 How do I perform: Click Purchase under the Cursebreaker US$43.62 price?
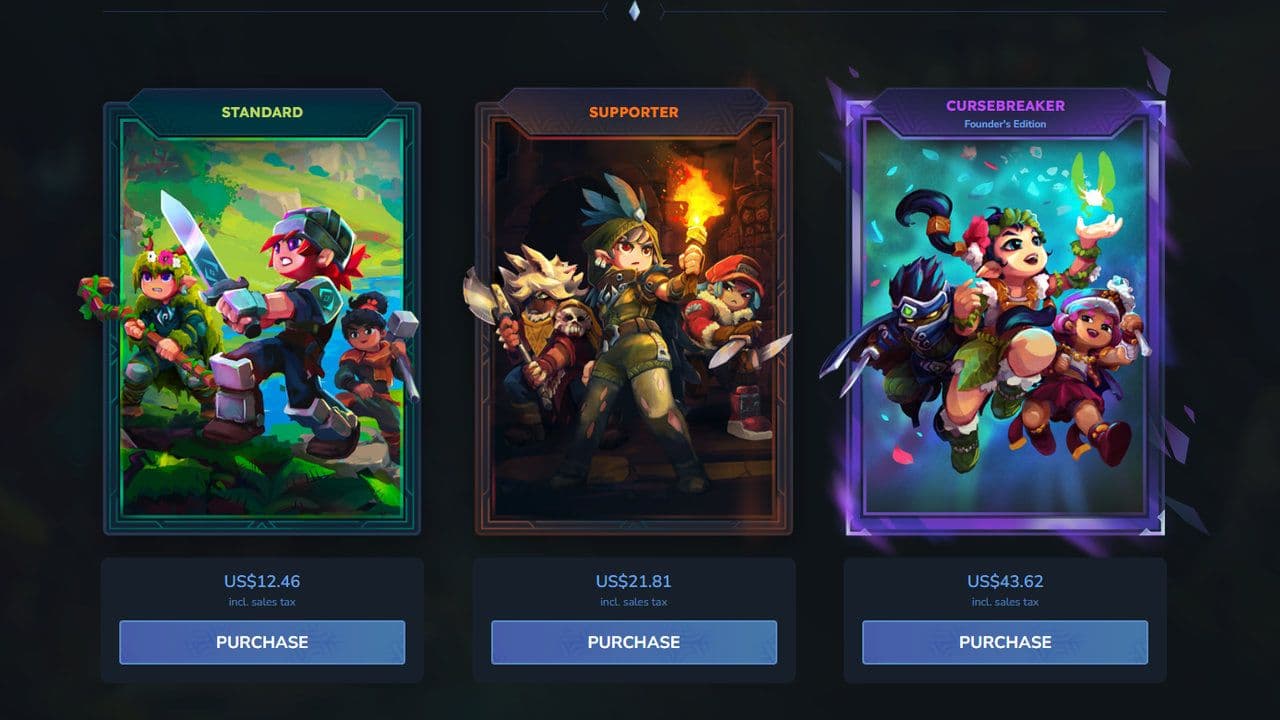tap(1005, 642)
